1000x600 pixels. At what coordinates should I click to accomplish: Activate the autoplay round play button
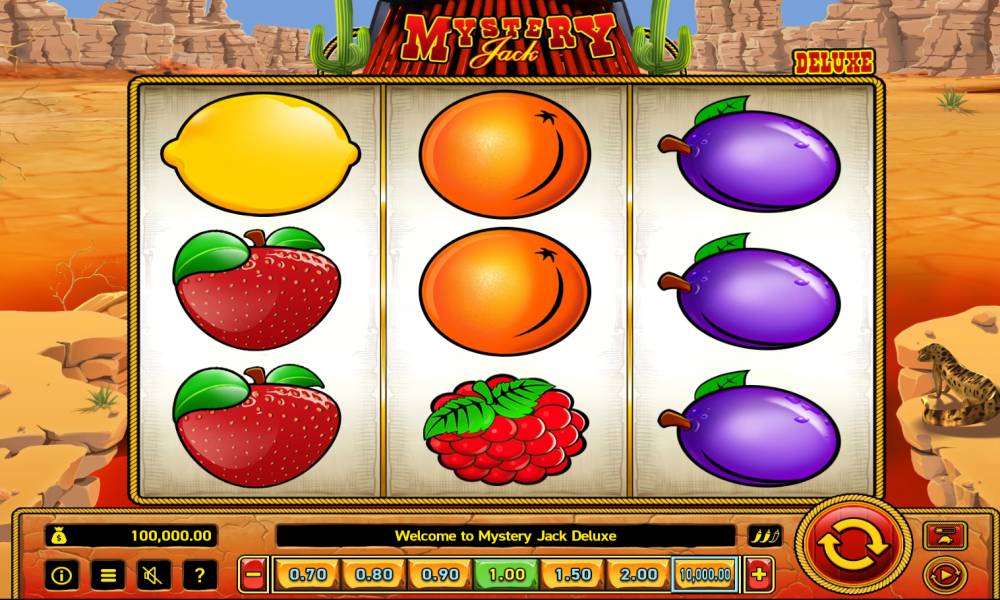pos(941,575)
